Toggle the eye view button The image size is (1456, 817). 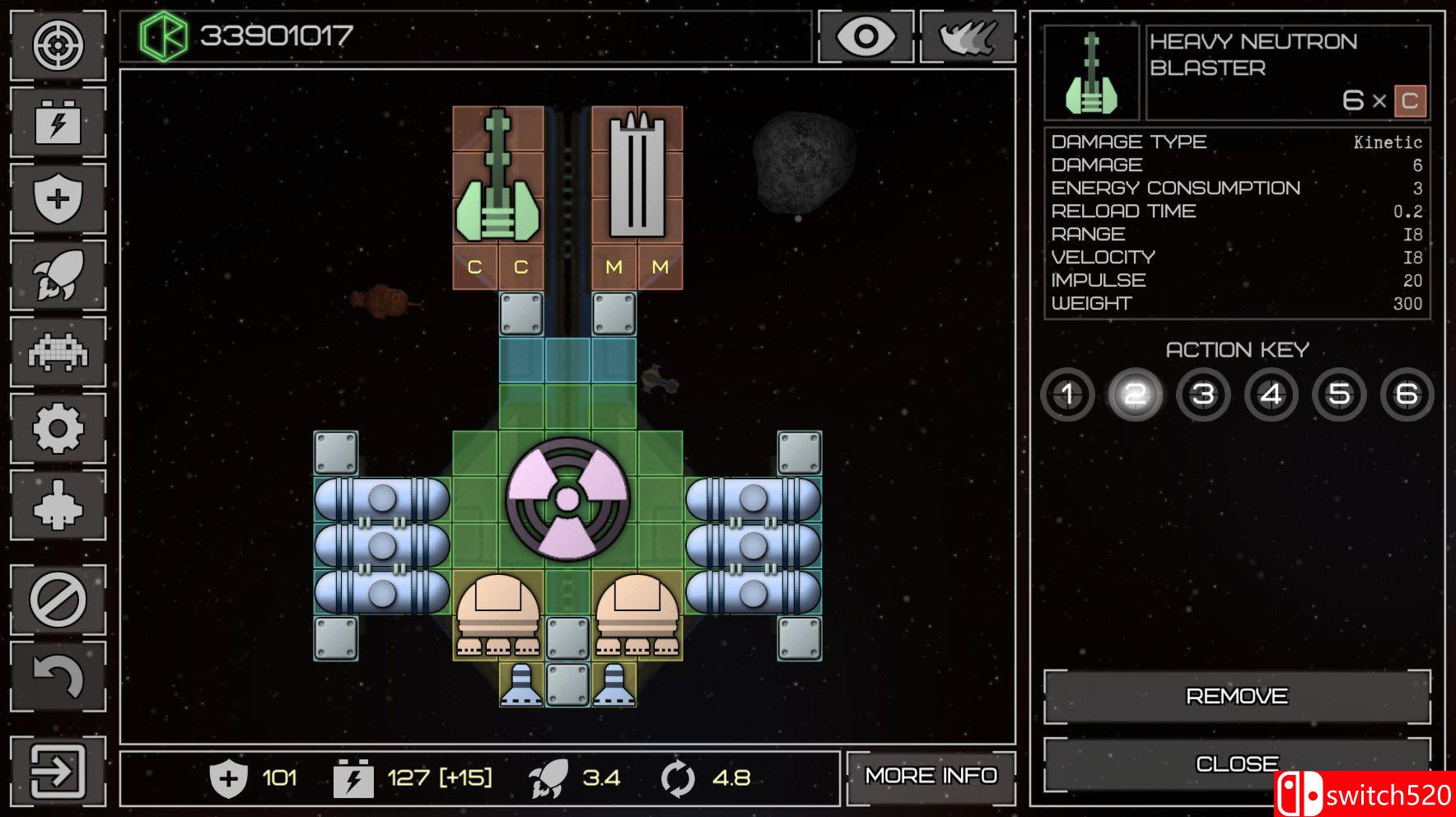click(866, 37)
